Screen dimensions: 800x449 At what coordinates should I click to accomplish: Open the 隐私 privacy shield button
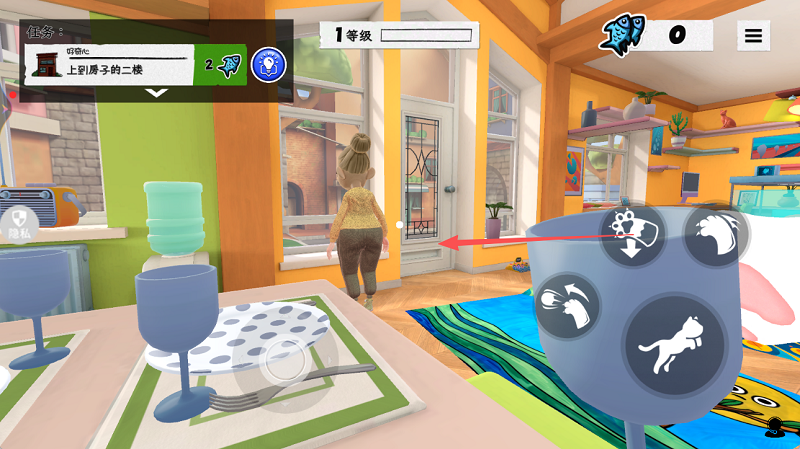19,222
